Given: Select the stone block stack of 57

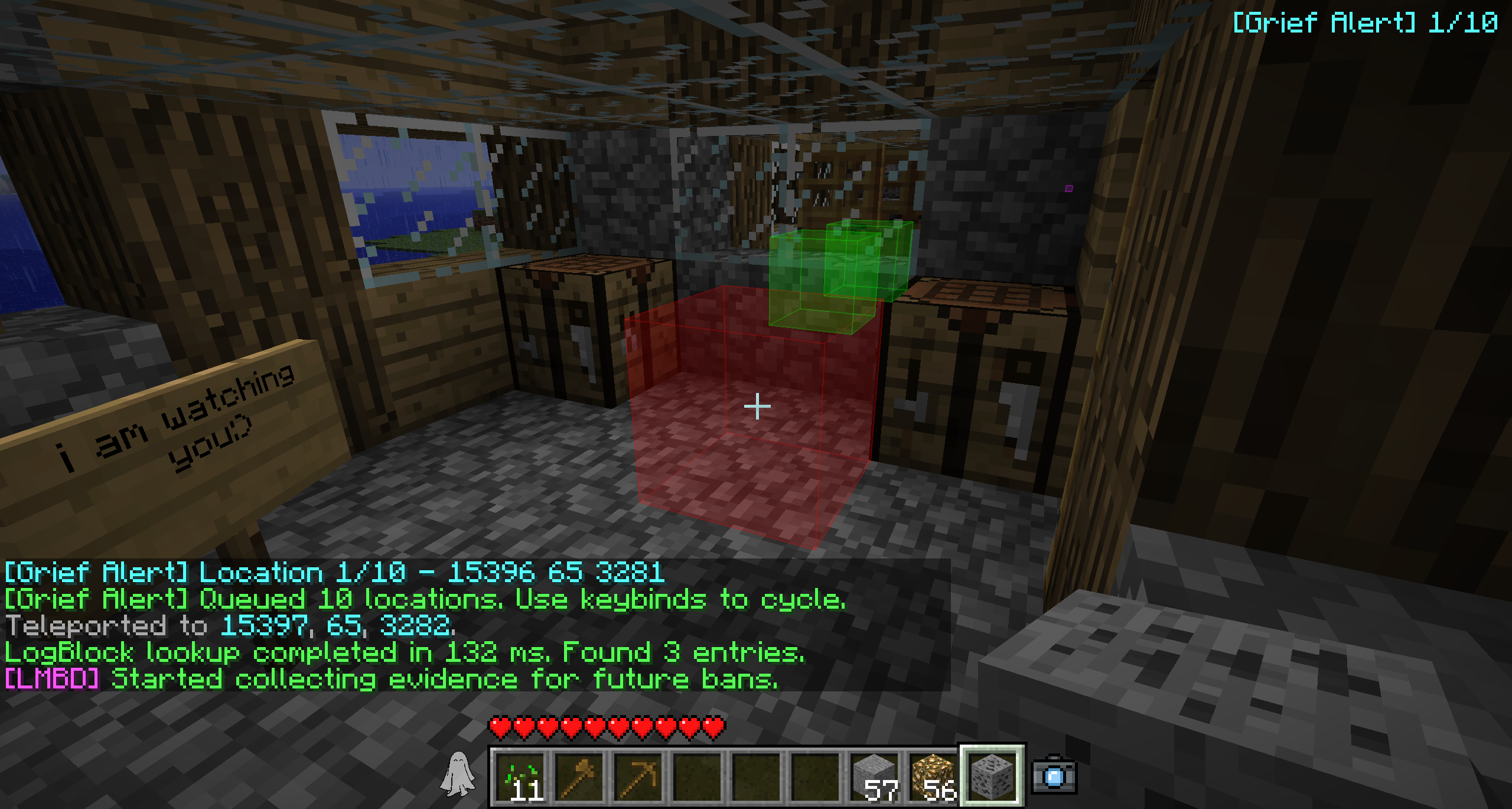Looking at the screenshot, I should [875, 775].
